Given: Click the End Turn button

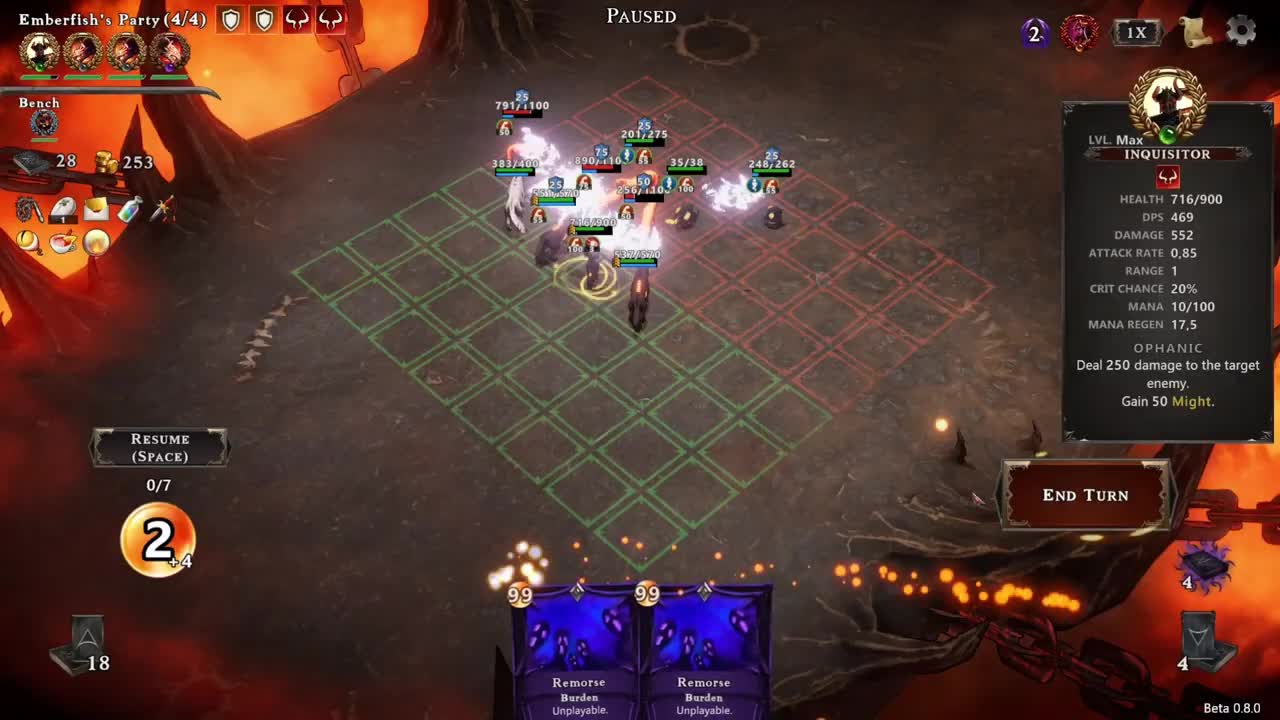Looking at the screenshot, I should [1086, 495].
